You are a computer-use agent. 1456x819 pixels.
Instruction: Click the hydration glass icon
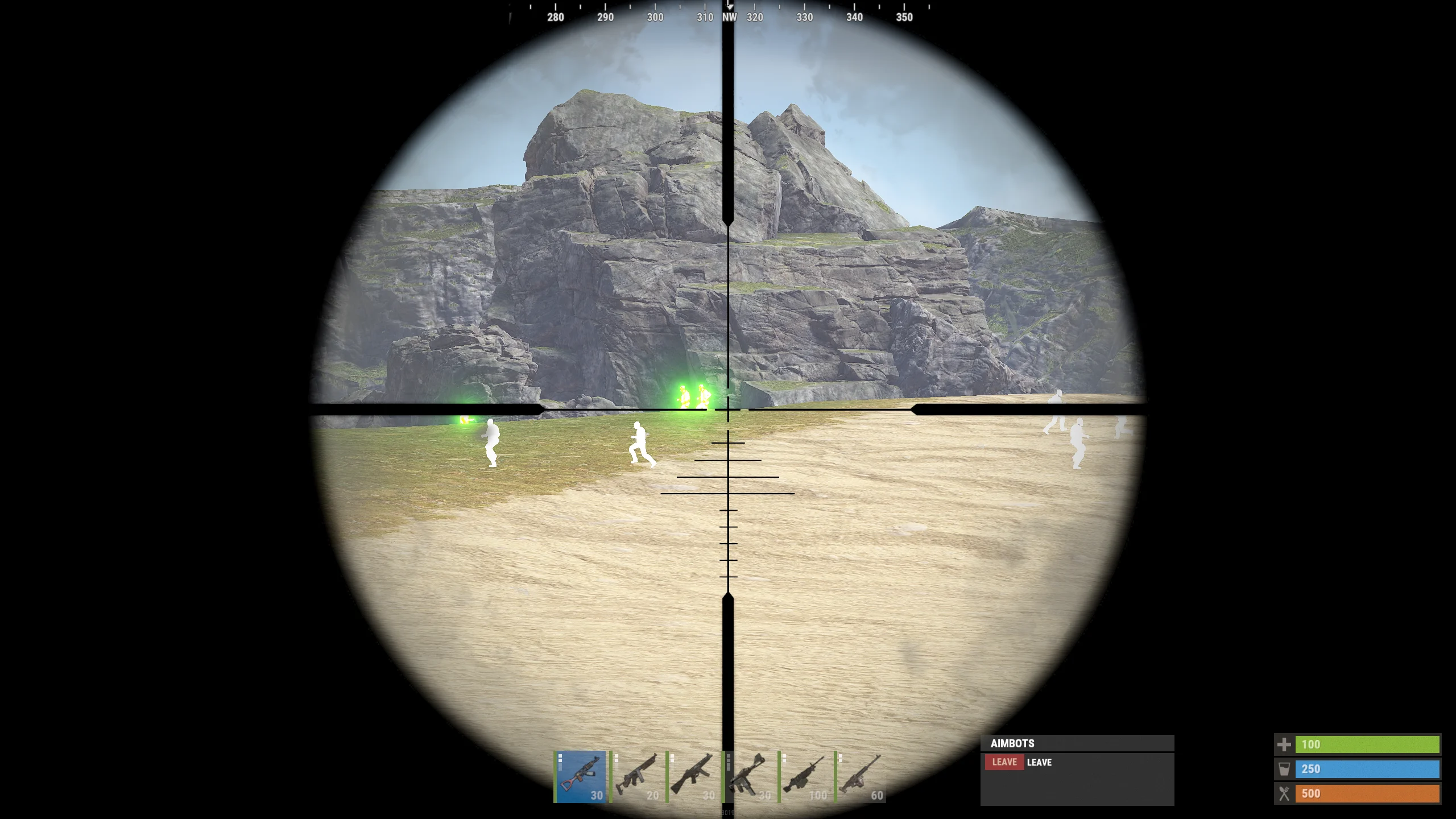(1285, 769)
